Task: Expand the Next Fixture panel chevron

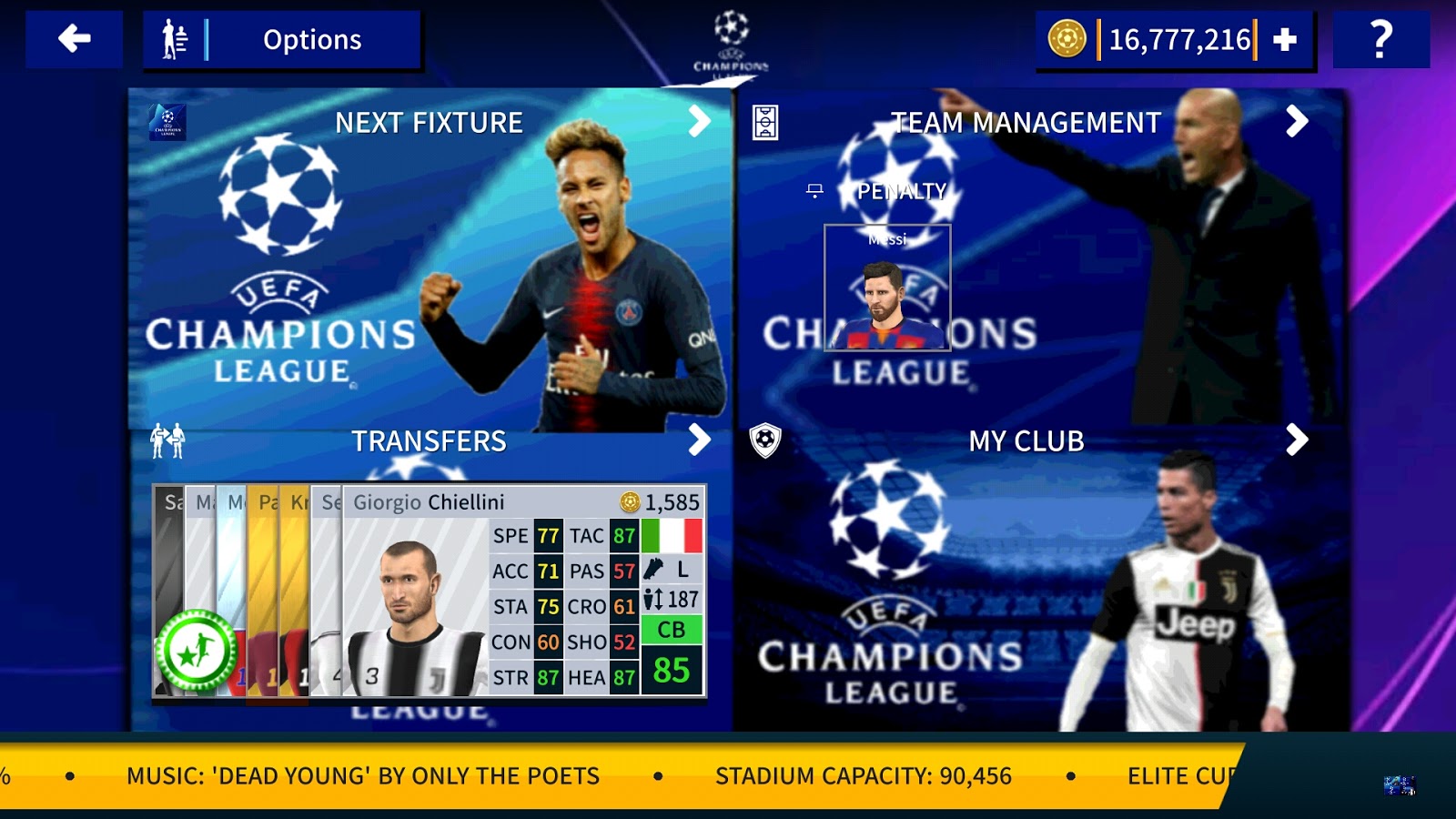Action: tap(698, 121)
